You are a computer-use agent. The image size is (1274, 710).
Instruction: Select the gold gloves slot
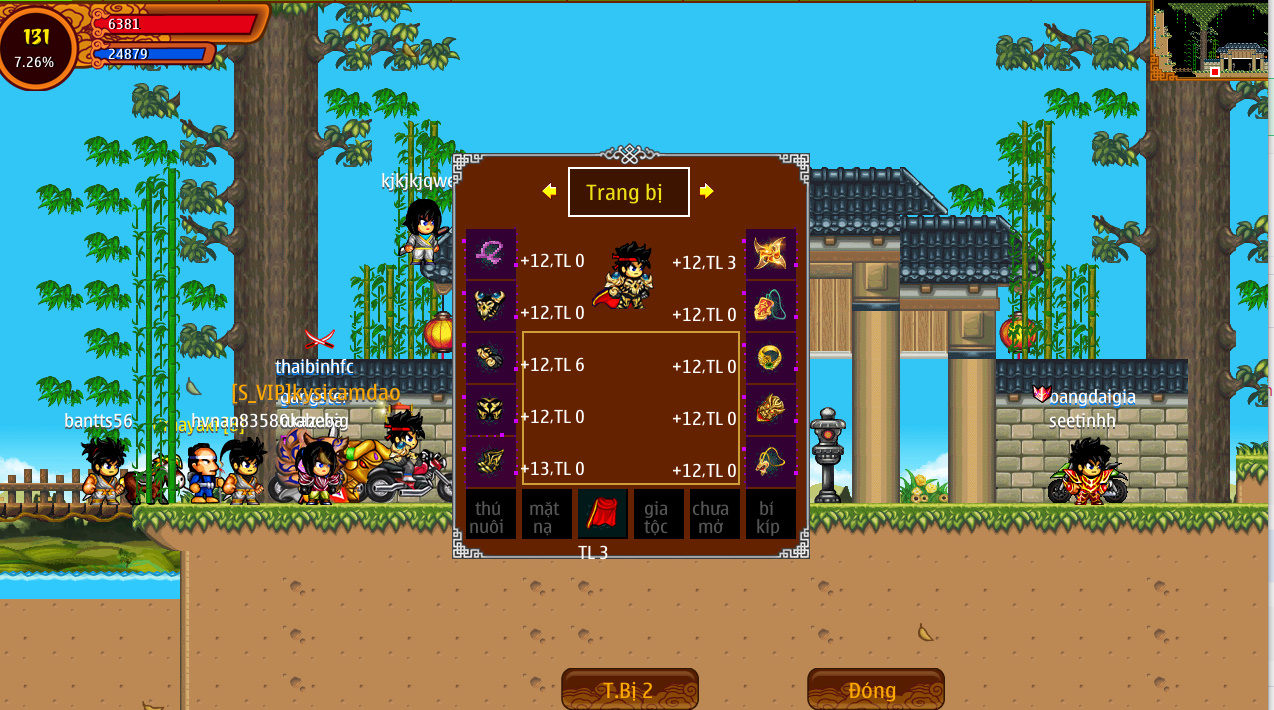[491, 358]
